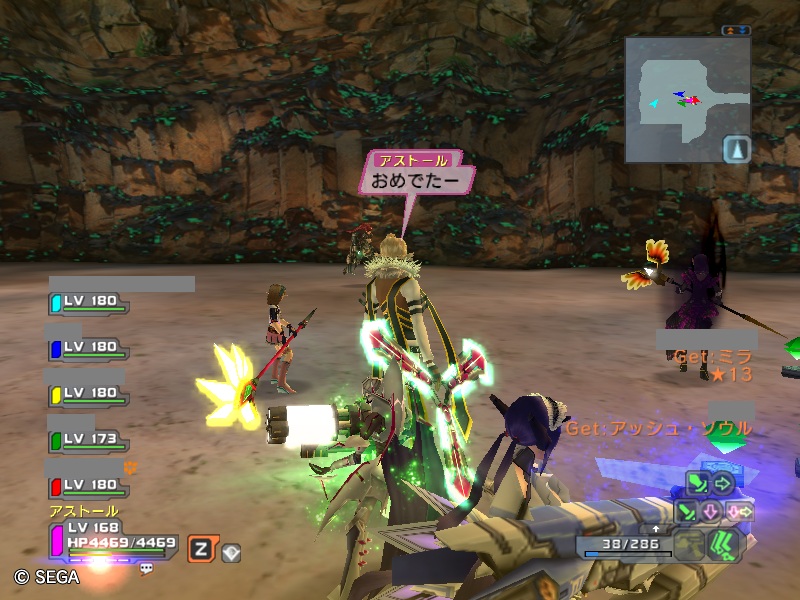Image resolution: width=800 pixels, height=600 pixels.
Task: Click the pink-down and green-right arrows icon
Action: click(740, 511)
